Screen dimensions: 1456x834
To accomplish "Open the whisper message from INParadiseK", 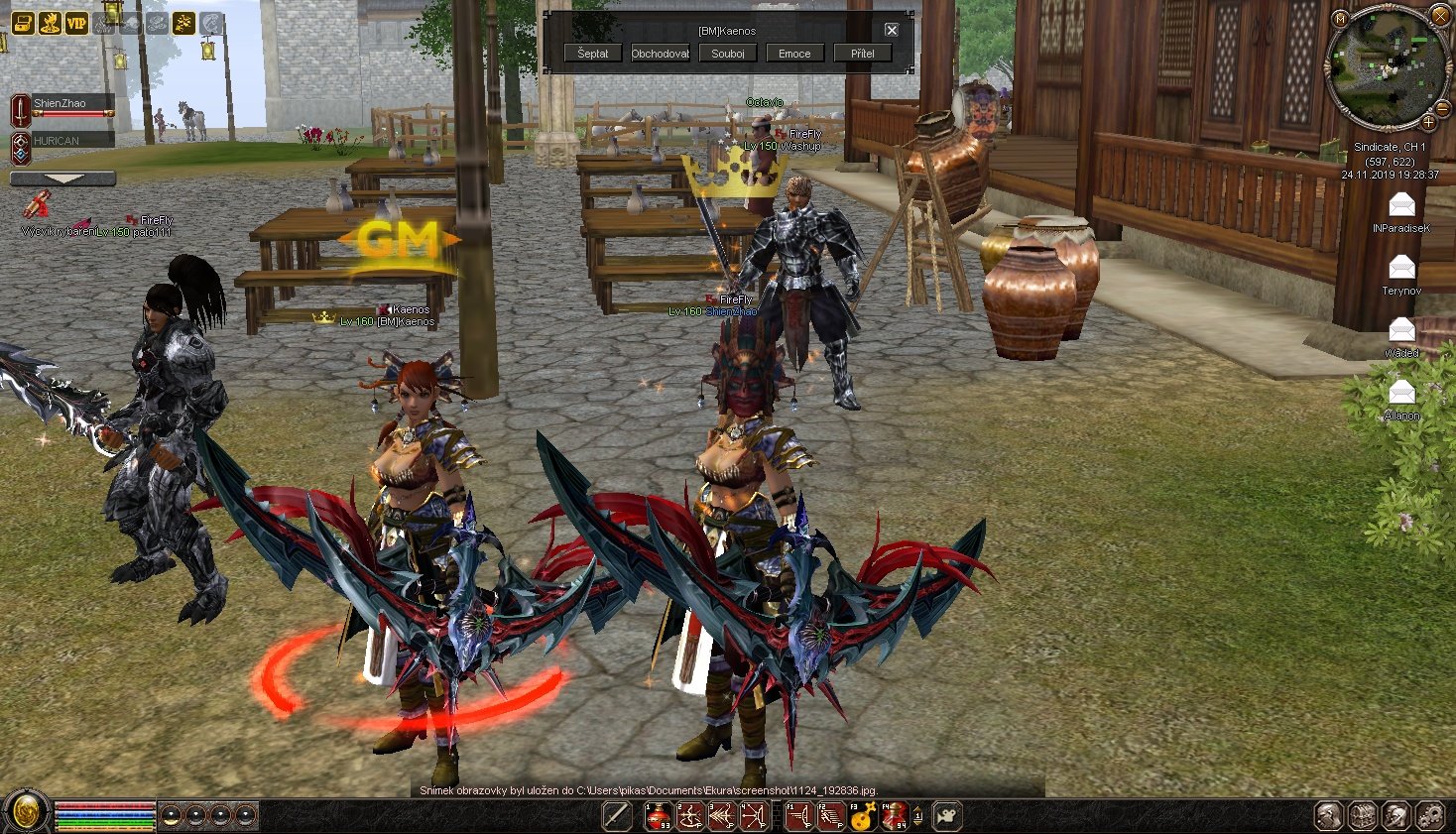I will click(x=1401, y=205).
